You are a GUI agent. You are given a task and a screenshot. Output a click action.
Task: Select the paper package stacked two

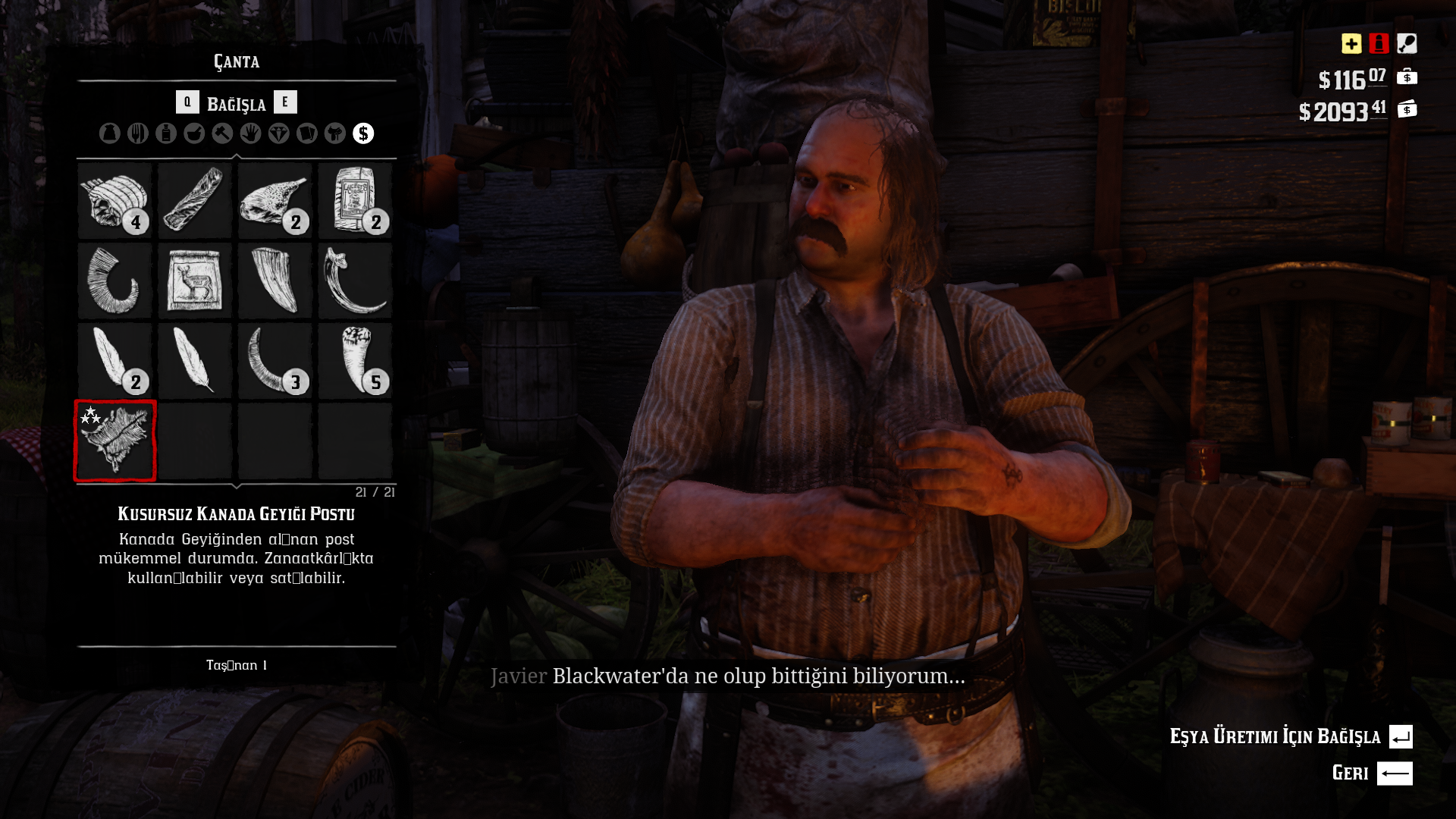click(x=355, y=201)
